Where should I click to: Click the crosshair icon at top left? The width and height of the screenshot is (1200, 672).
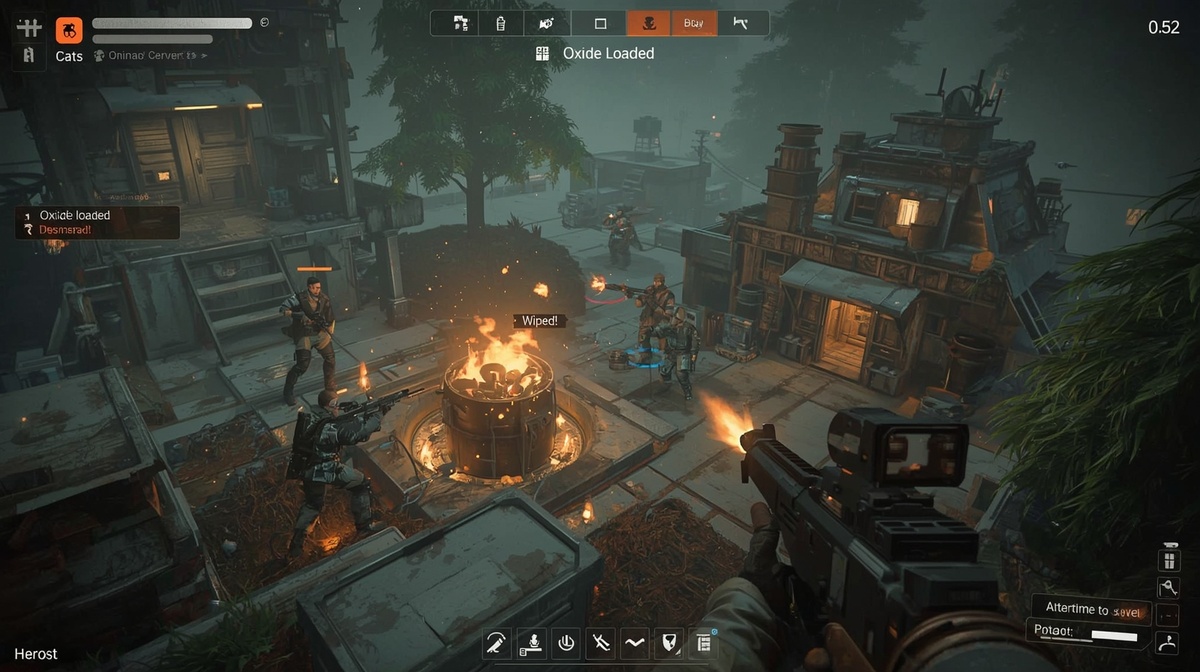coord(28,27)
